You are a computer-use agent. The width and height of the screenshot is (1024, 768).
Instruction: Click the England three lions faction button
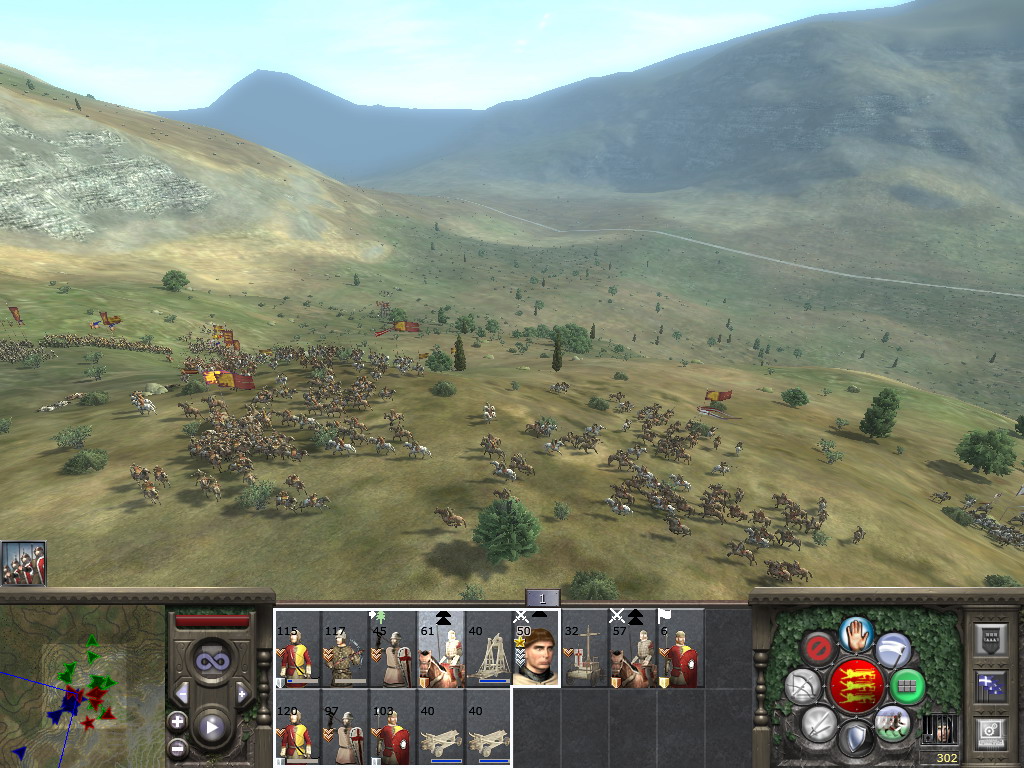pyautogui.click(x=856, y=685)
